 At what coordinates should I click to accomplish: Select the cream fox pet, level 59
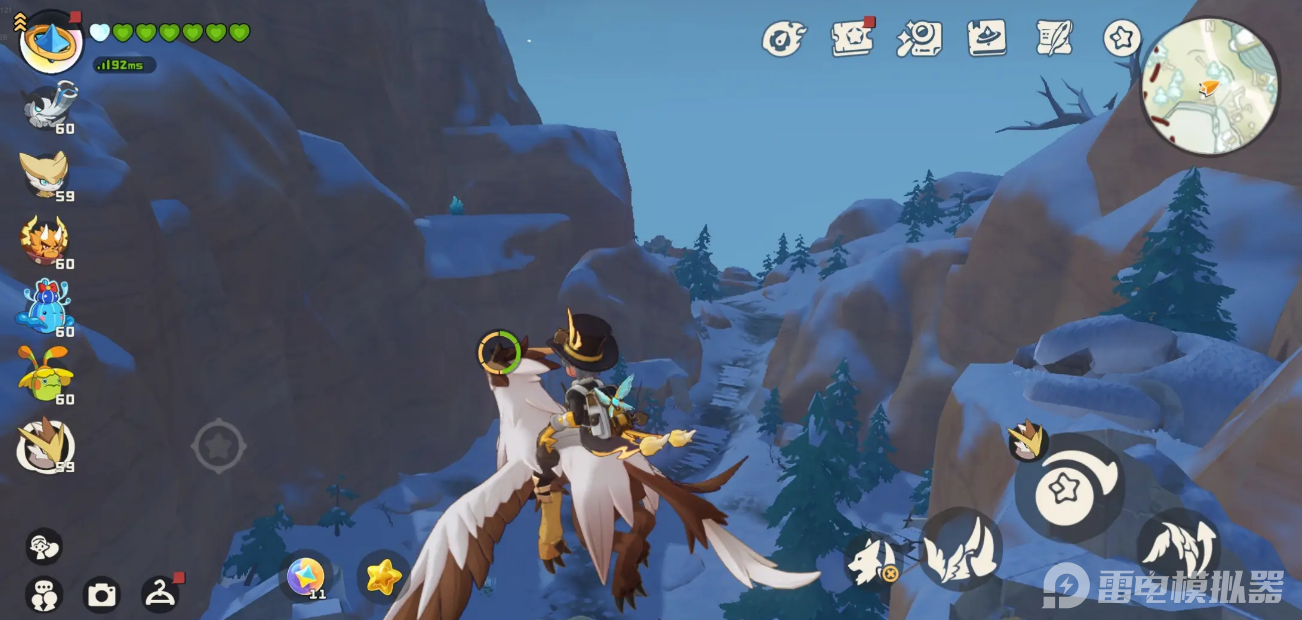[45, 174]
